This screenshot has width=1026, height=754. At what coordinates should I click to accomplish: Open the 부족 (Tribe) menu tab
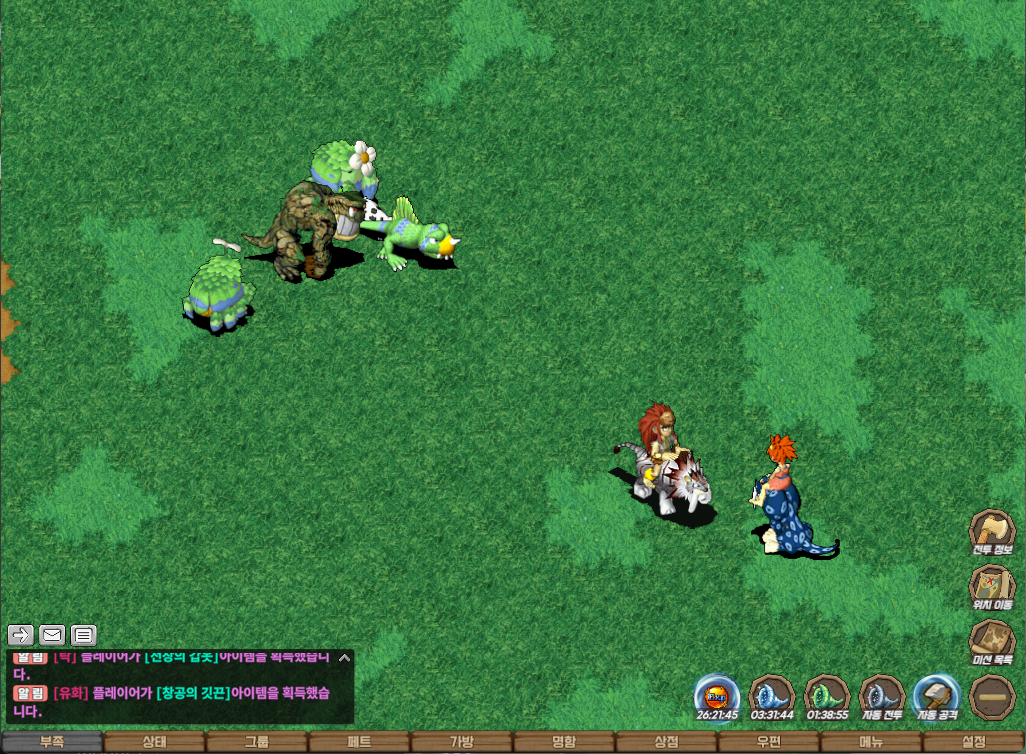point(51,742)
